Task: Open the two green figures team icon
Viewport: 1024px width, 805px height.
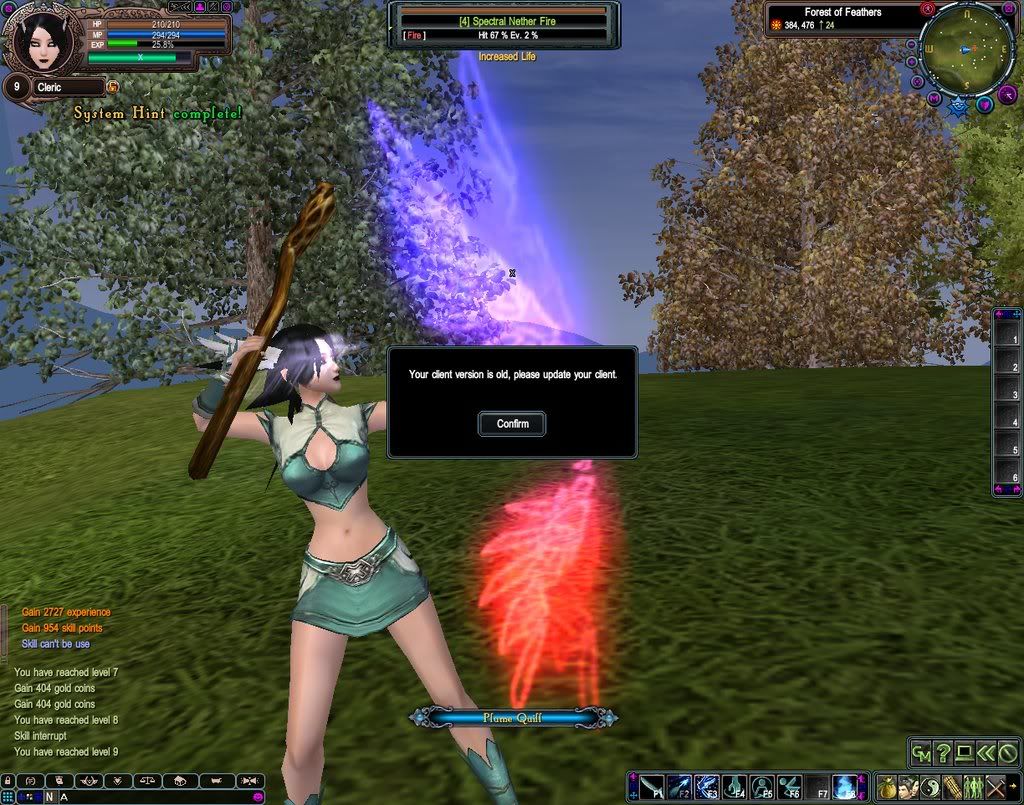Action: pos(974,787)
